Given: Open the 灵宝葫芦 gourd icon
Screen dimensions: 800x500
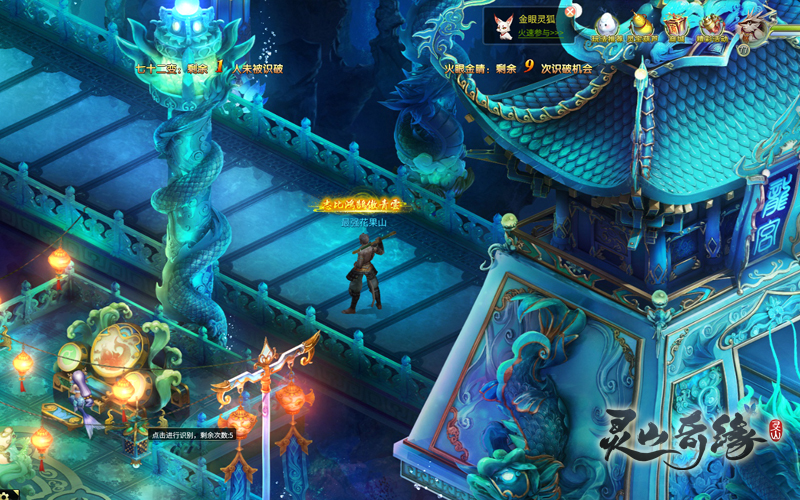Looking at the screenshot, I should point(642,26).
